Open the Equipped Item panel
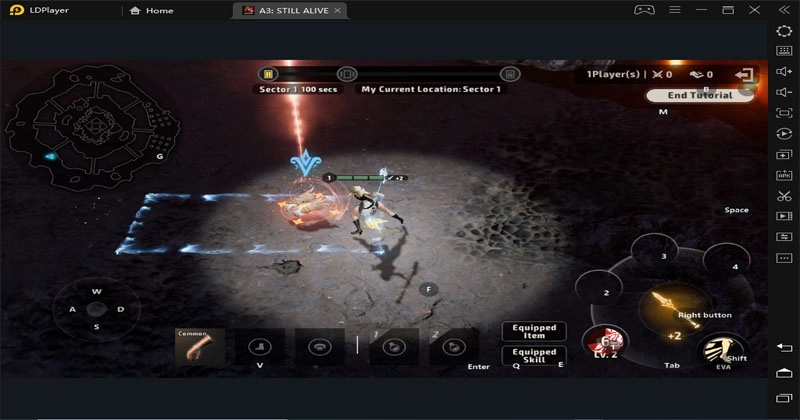Image resolution: width=800 pixels, height=420 pixels. click(x=534, y=331)
